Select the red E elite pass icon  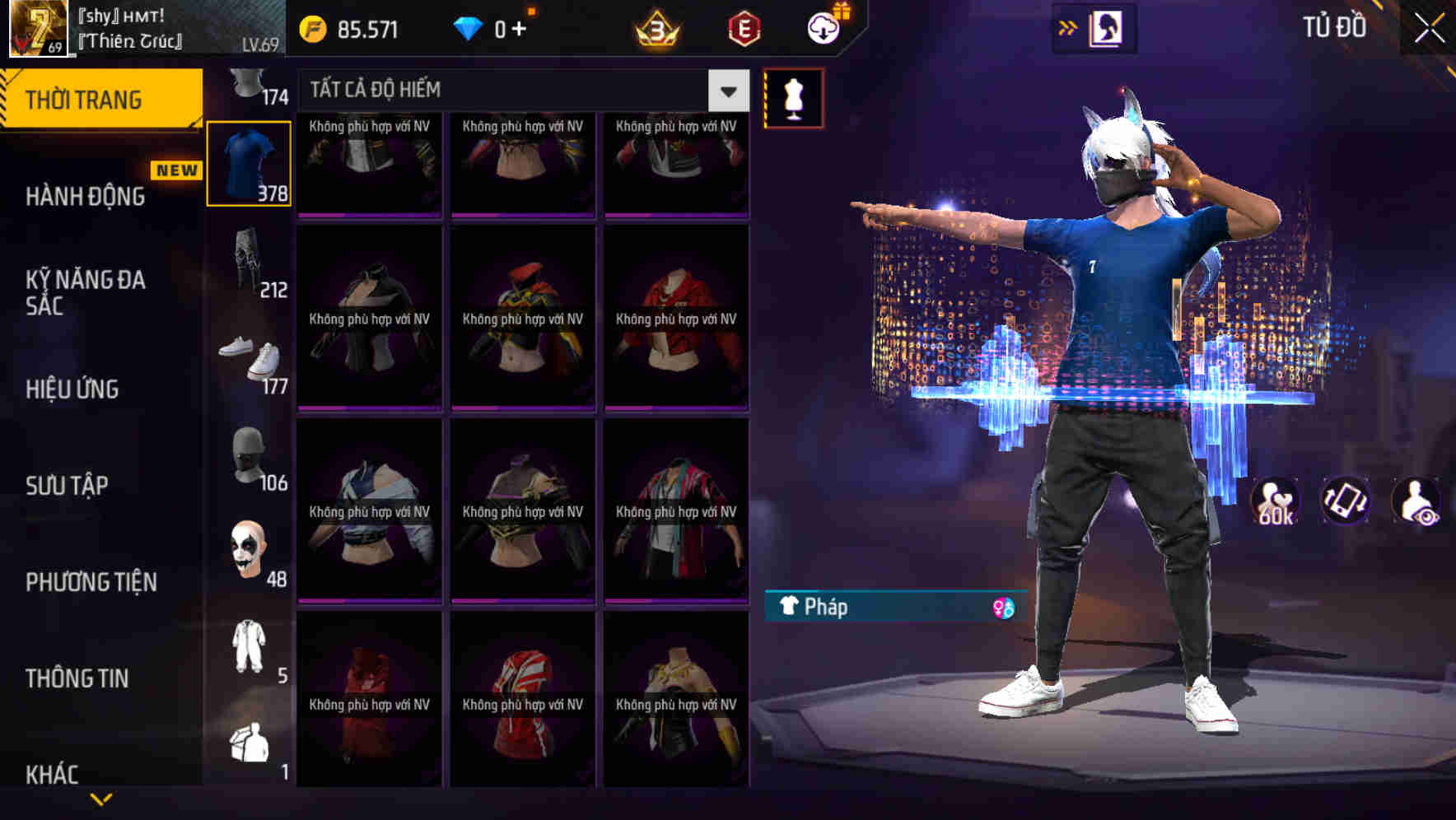point(744,26)
